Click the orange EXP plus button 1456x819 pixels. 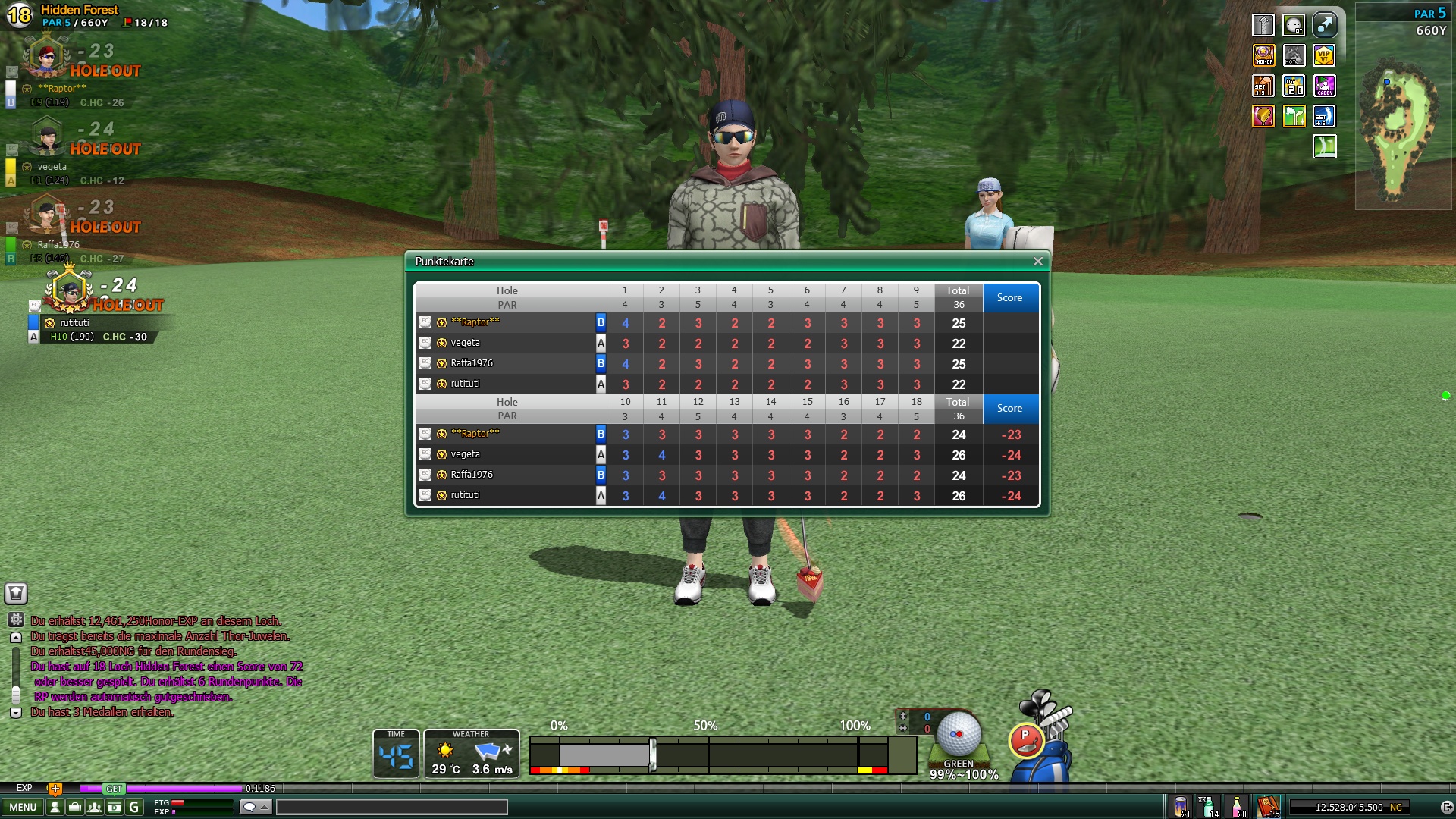pyautogui.click(x=55, y=789)
